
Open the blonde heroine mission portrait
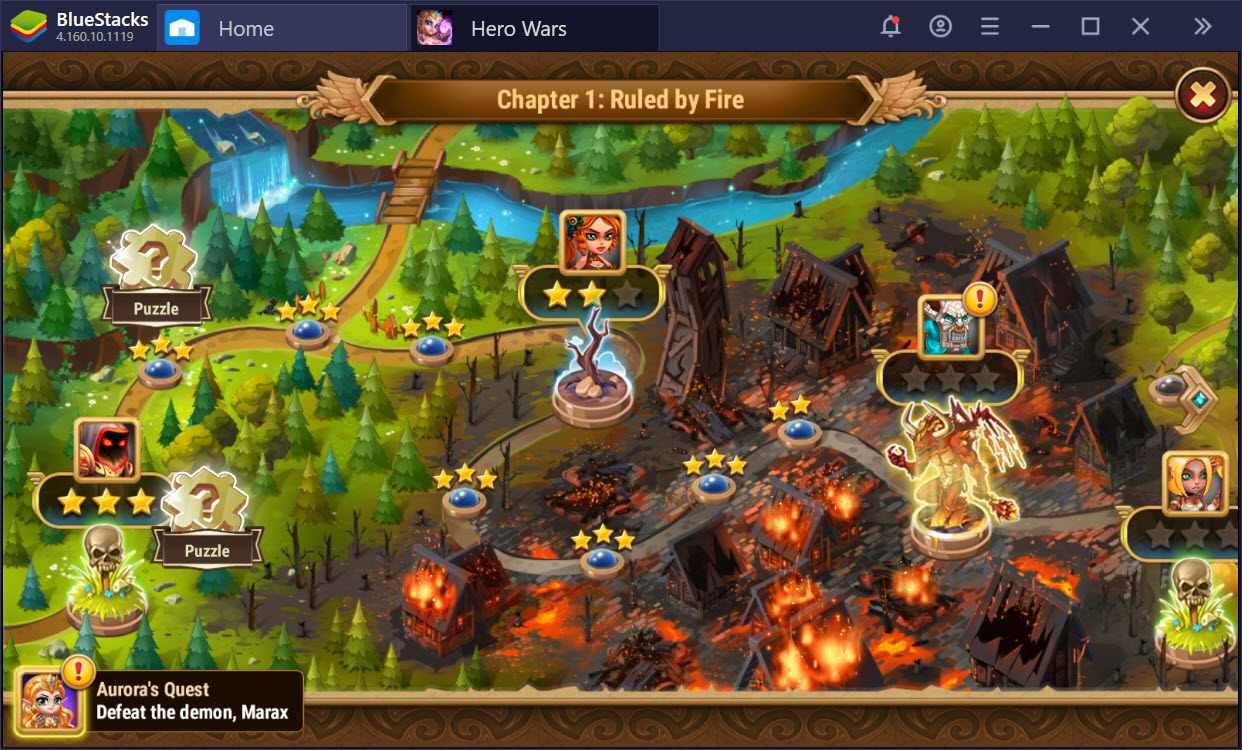(1194, 483)
